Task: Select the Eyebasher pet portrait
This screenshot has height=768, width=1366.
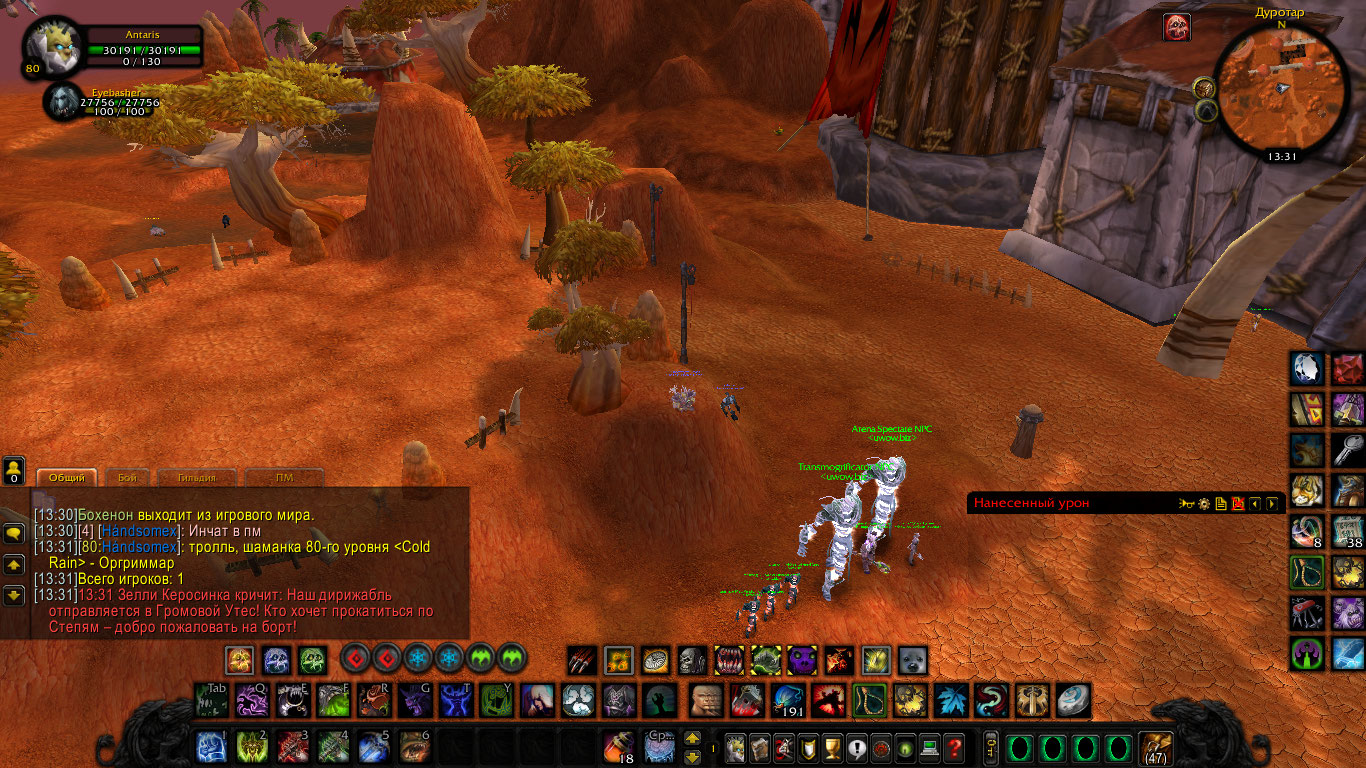Action: point(65,102)
